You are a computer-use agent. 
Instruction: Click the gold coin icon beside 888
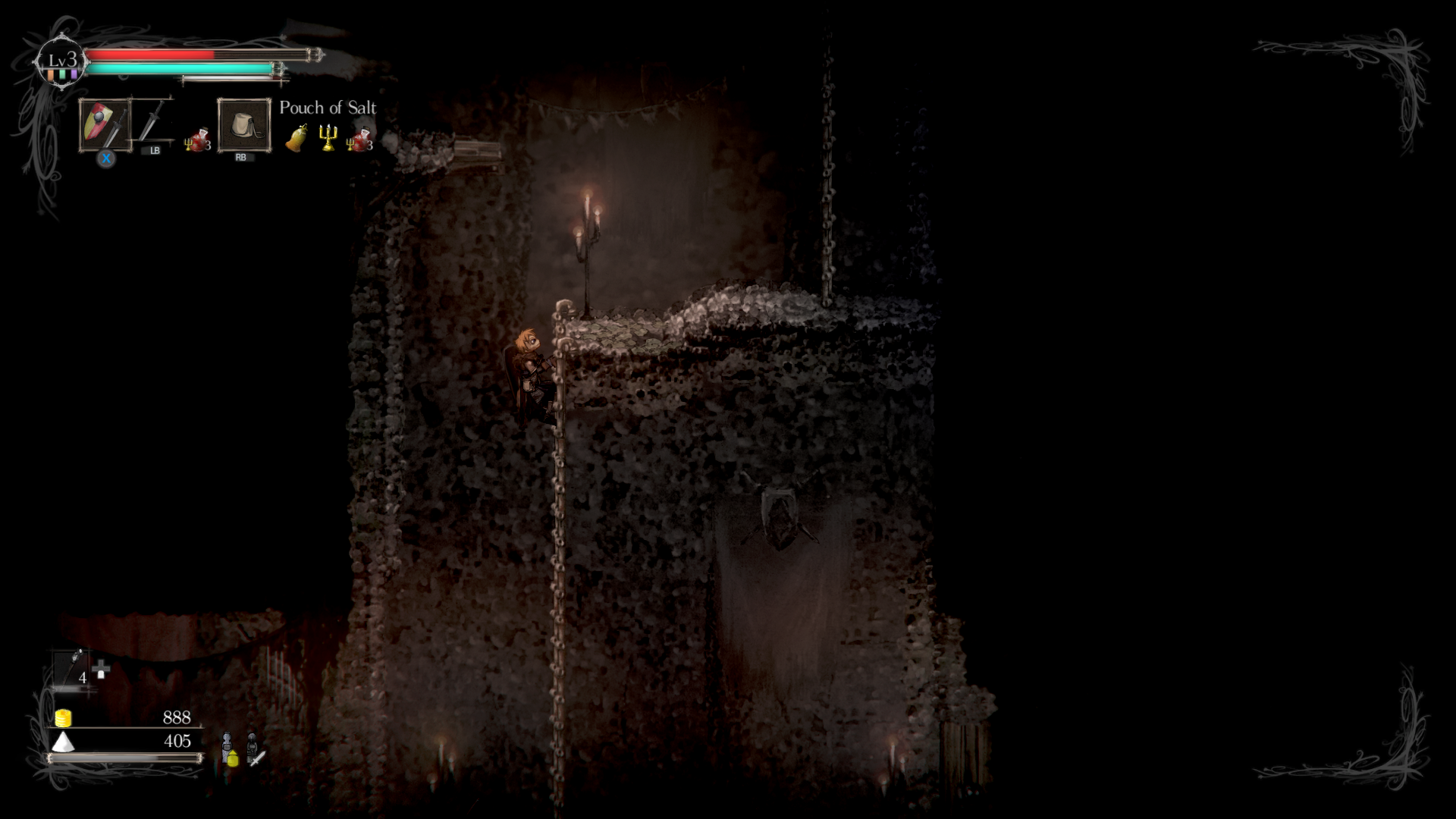(x=63, y=717)
